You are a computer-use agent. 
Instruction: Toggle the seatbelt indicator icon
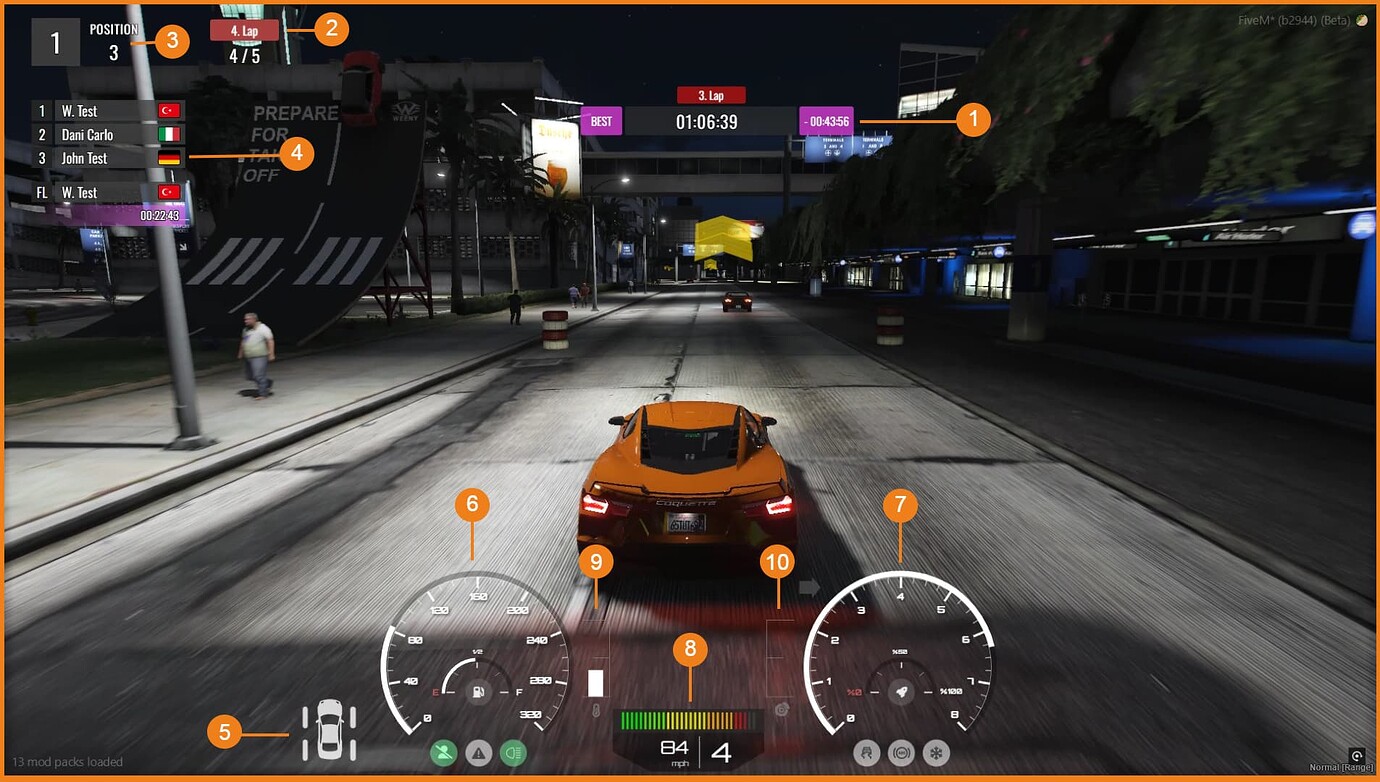click(x=443, y=753)
